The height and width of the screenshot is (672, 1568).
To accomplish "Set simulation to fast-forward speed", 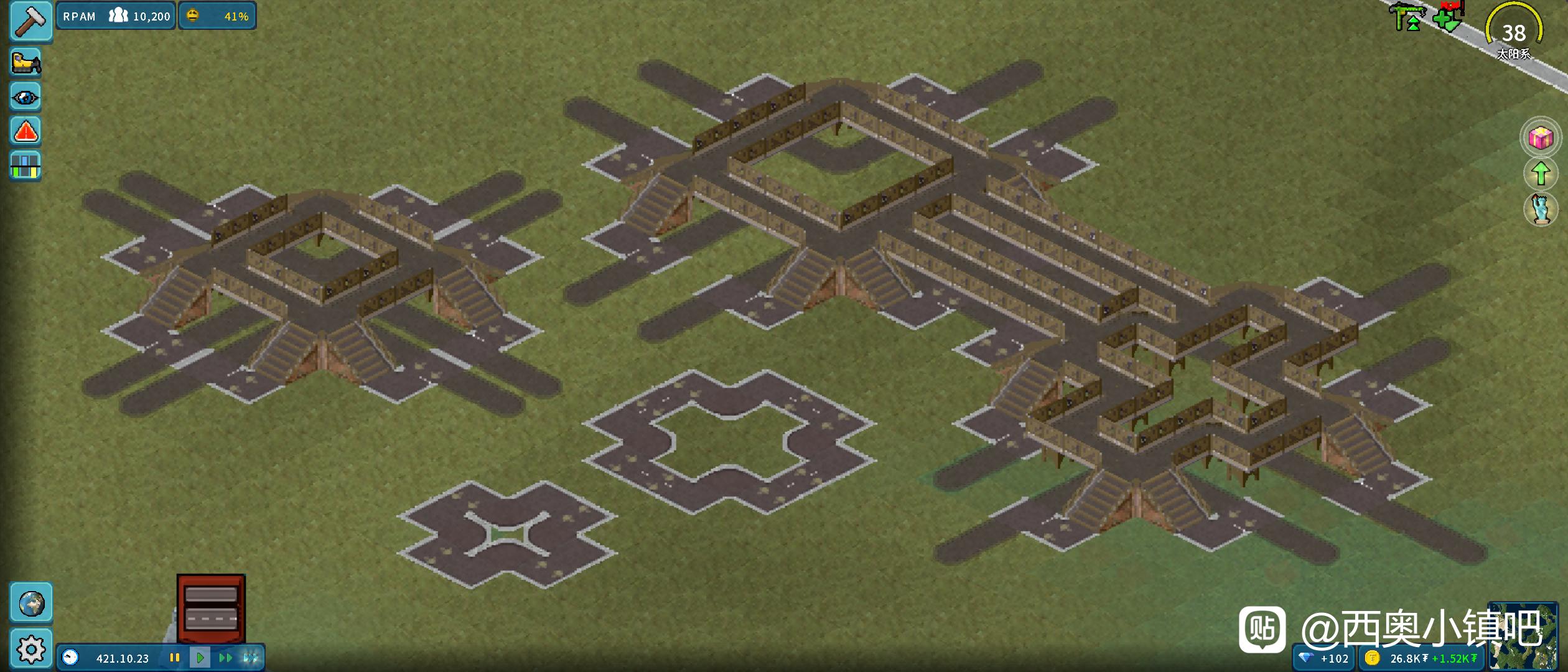I will click(225, 658).
